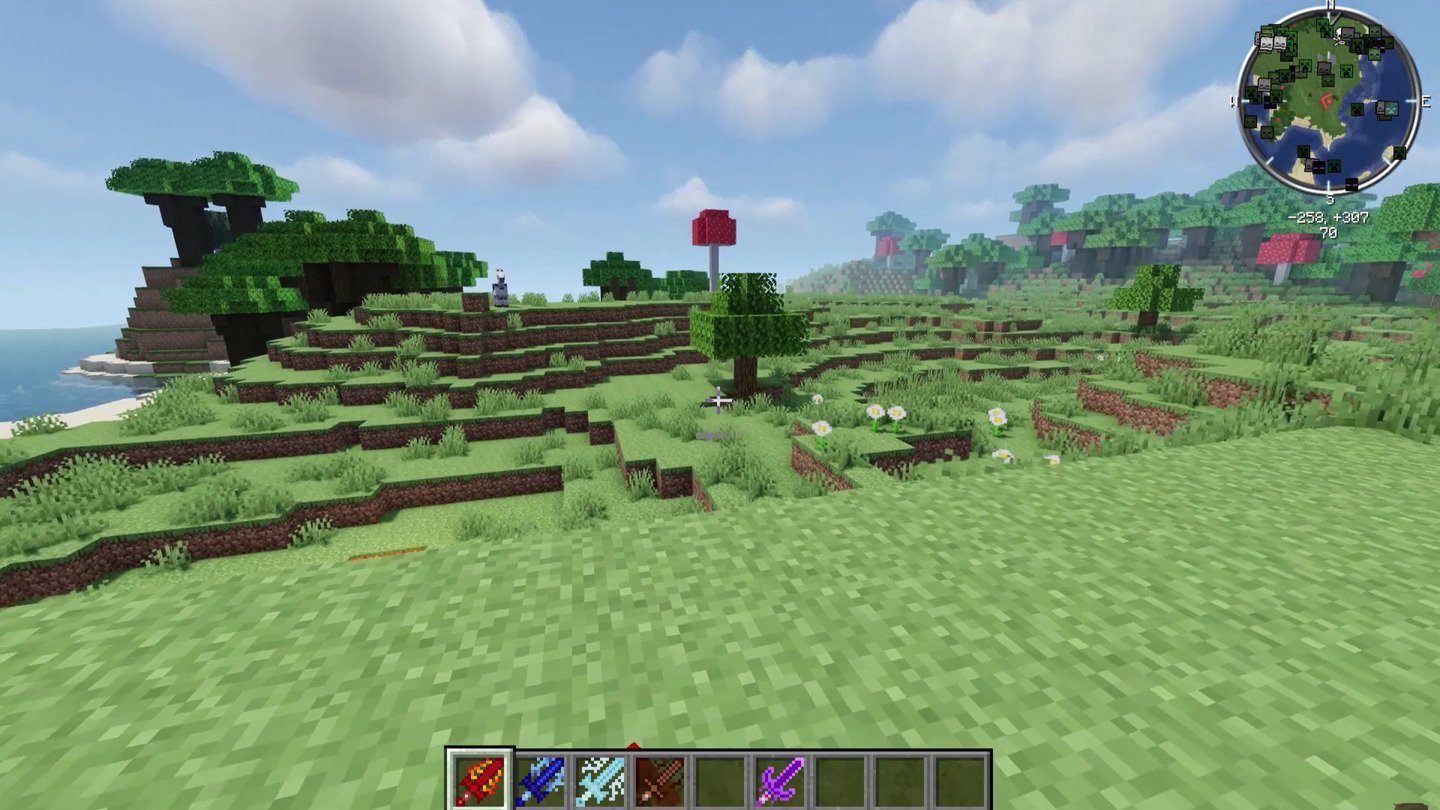Select the red flame sword slot
1440x810 pixels.
tap(480, 780)
